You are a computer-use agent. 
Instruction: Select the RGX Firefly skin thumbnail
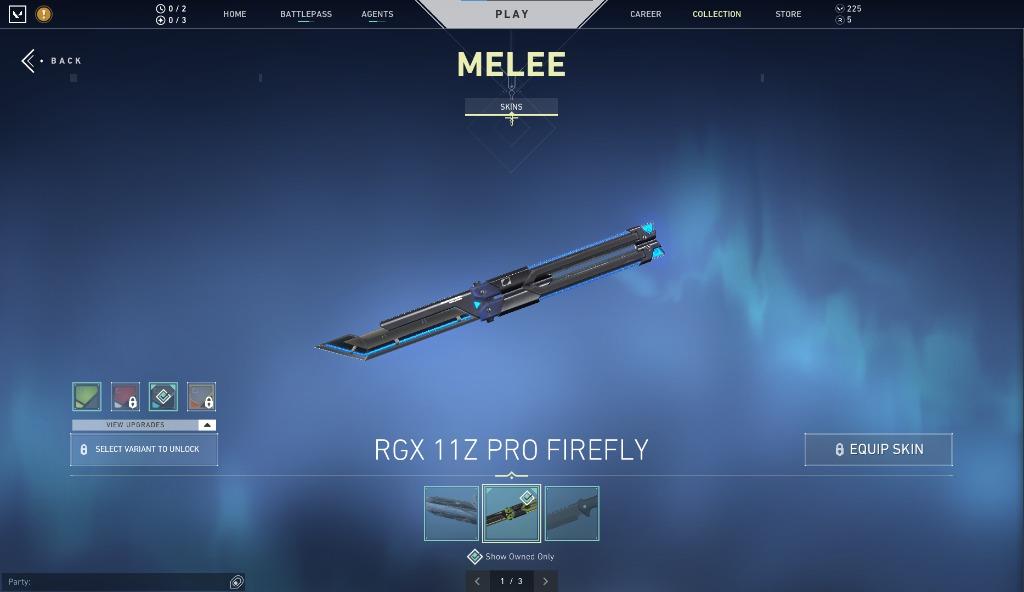point(511,513)
